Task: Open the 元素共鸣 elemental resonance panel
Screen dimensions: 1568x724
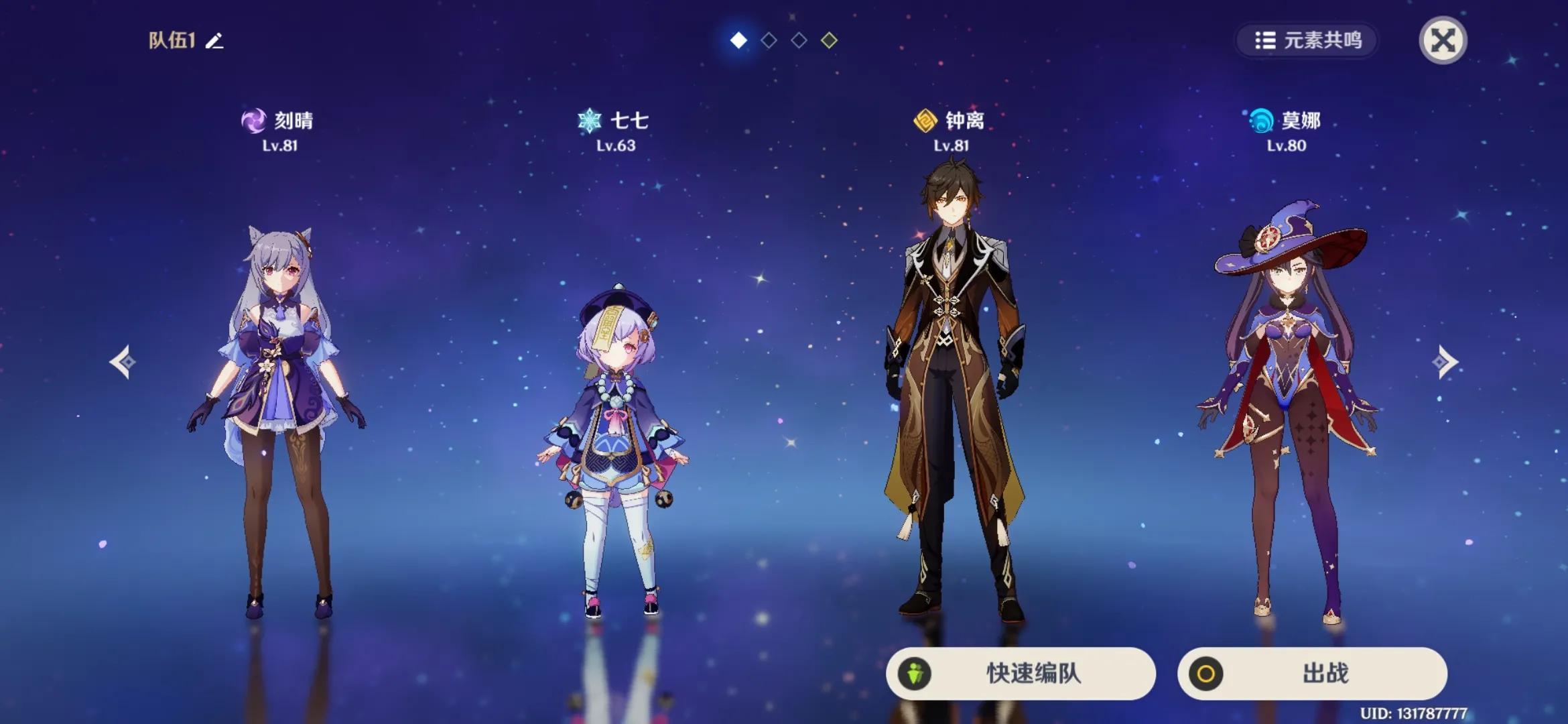Action: click(1307, 42)
